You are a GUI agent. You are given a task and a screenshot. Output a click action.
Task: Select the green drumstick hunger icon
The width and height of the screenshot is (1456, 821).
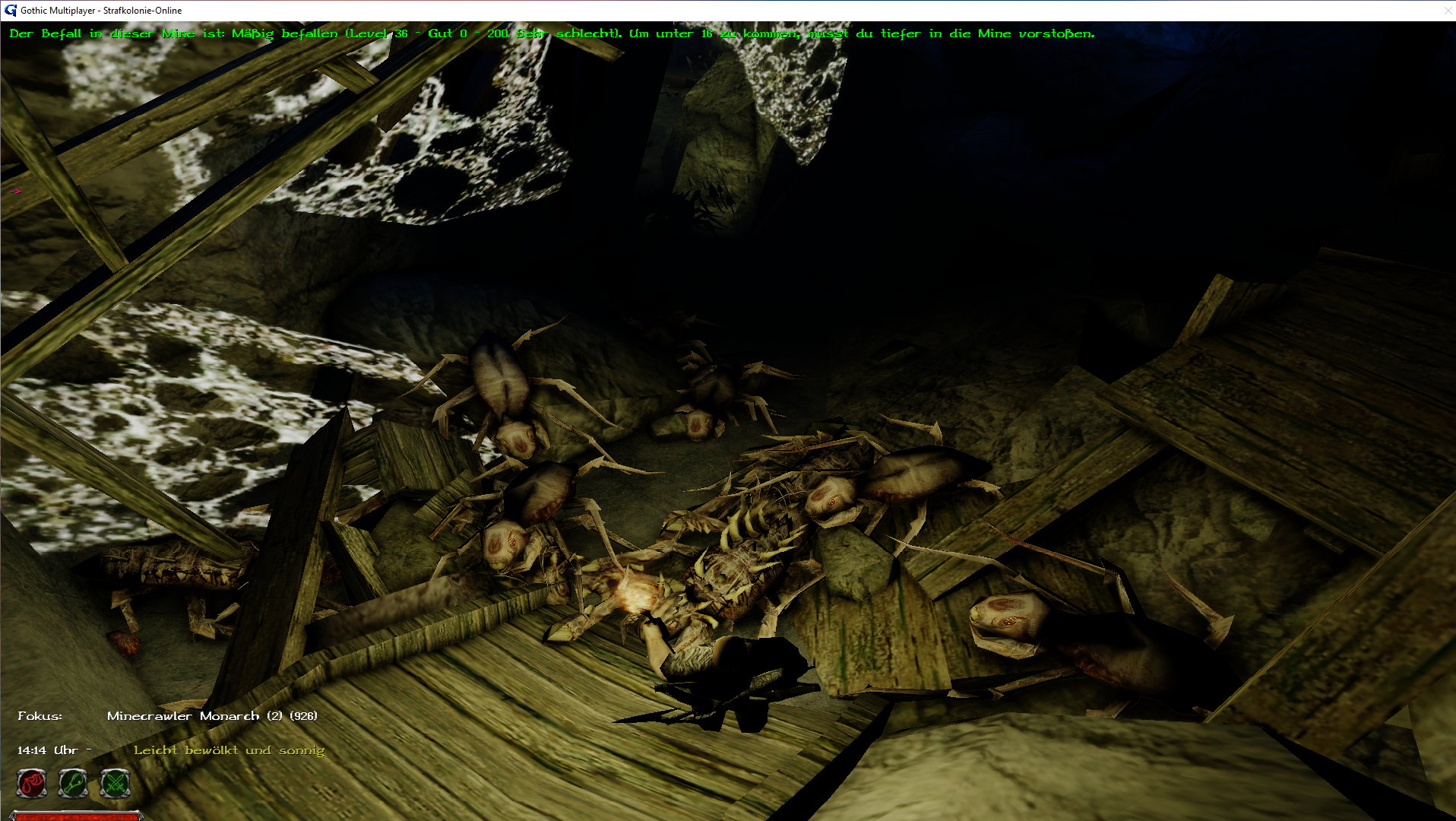click(x=74, y=783)
